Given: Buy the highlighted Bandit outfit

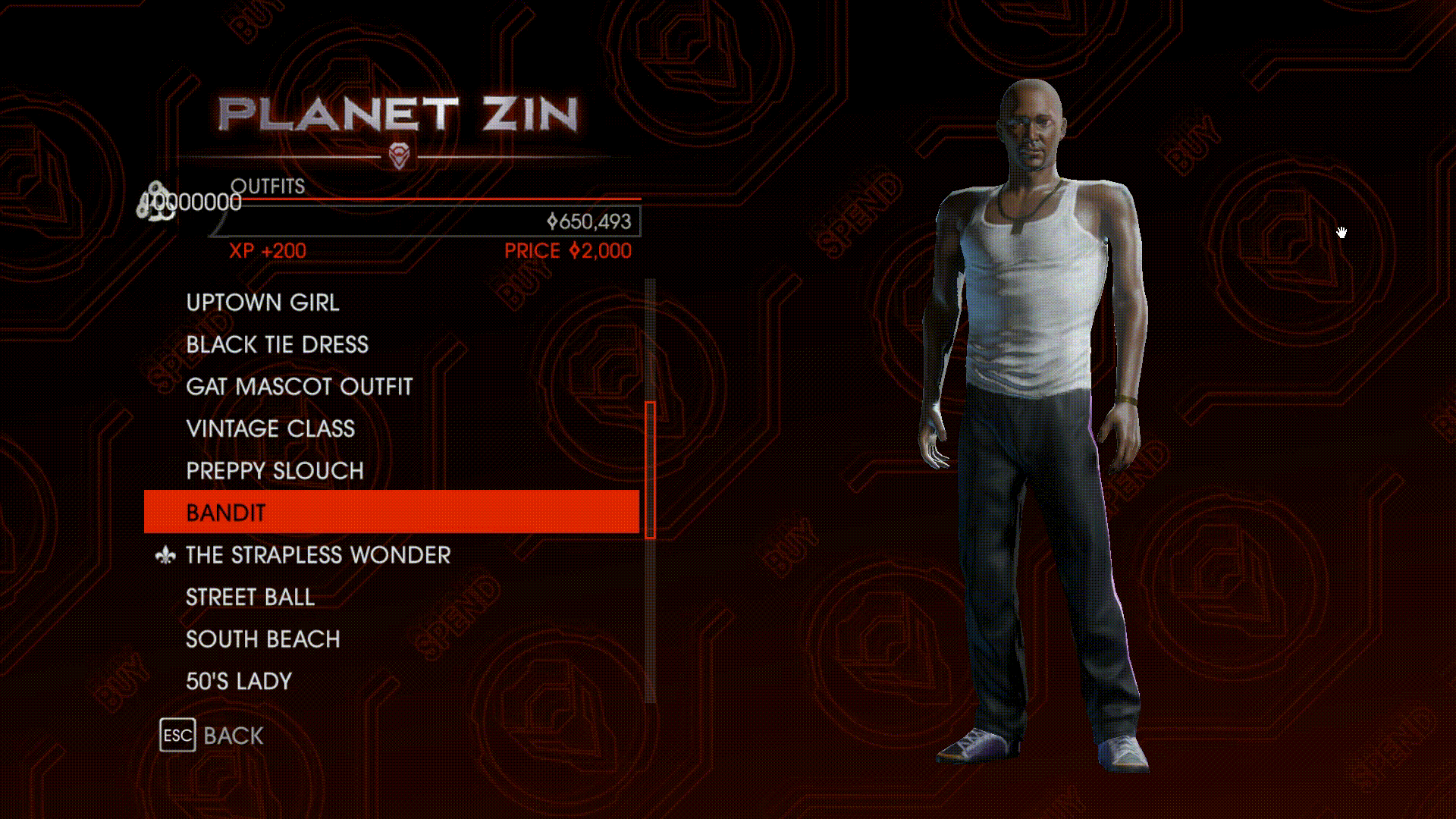Looking at the screenshot, I should [391, 513].
